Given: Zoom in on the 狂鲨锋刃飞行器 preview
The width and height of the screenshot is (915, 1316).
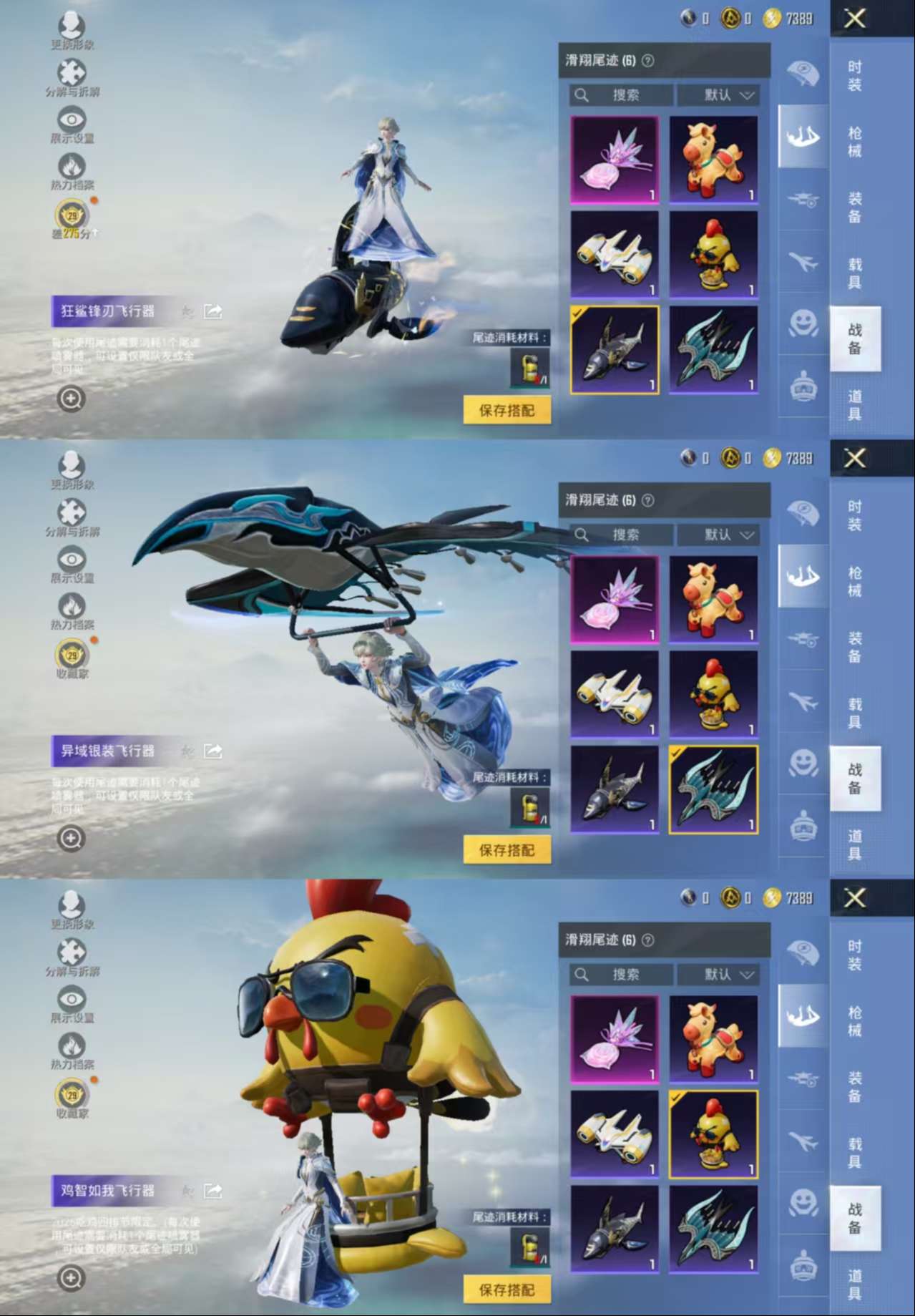Looking at the screenshot, I should click(x=71, y=399).
